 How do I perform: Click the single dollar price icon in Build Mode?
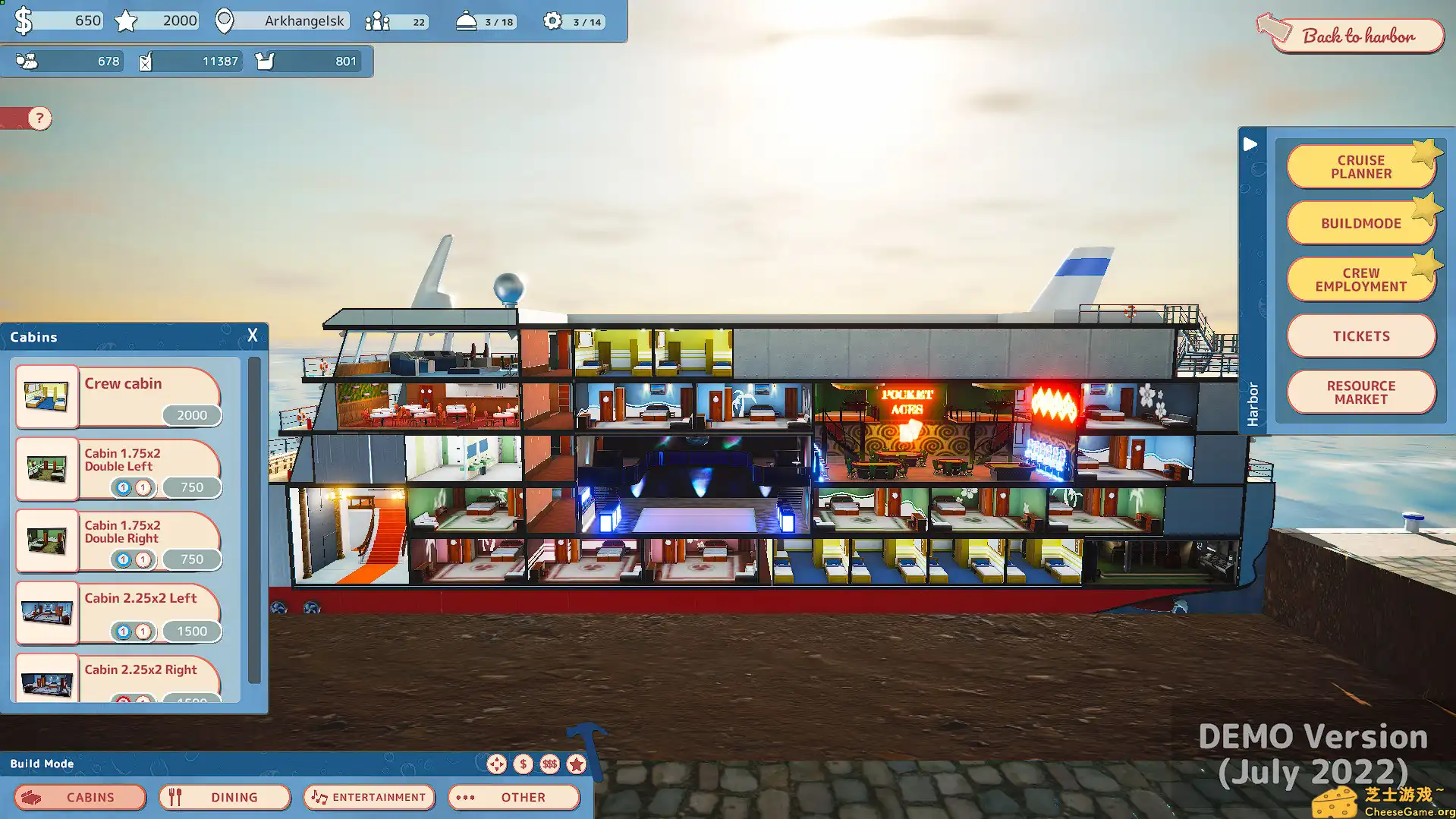tap(524, 764)
